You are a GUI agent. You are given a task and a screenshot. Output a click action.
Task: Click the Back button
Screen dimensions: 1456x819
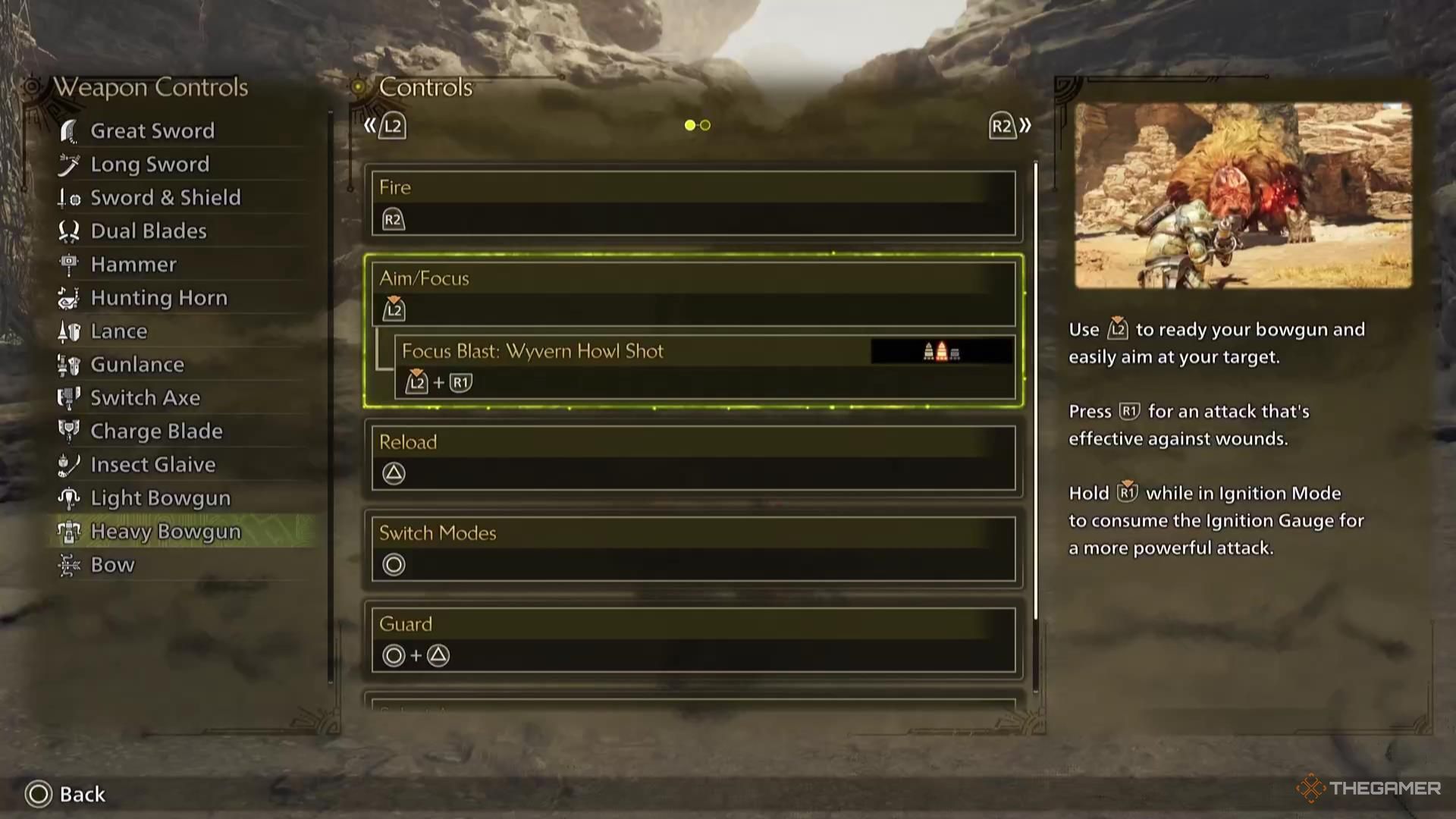click(64, 794)
